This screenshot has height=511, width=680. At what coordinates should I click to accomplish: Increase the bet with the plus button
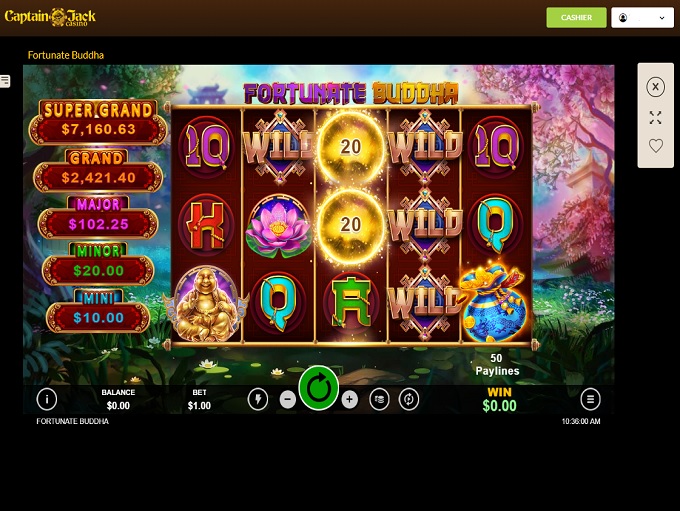(350, 399)
